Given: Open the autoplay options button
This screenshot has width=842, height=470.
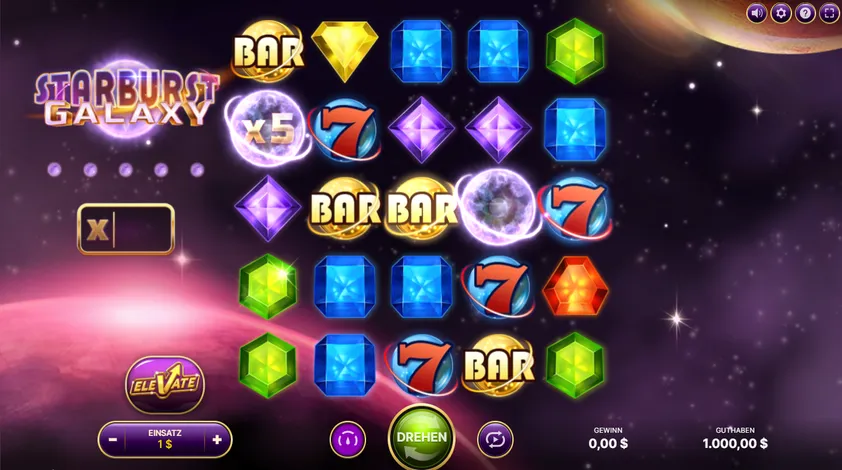Looking at the screenshot, I should pos(494,439).
